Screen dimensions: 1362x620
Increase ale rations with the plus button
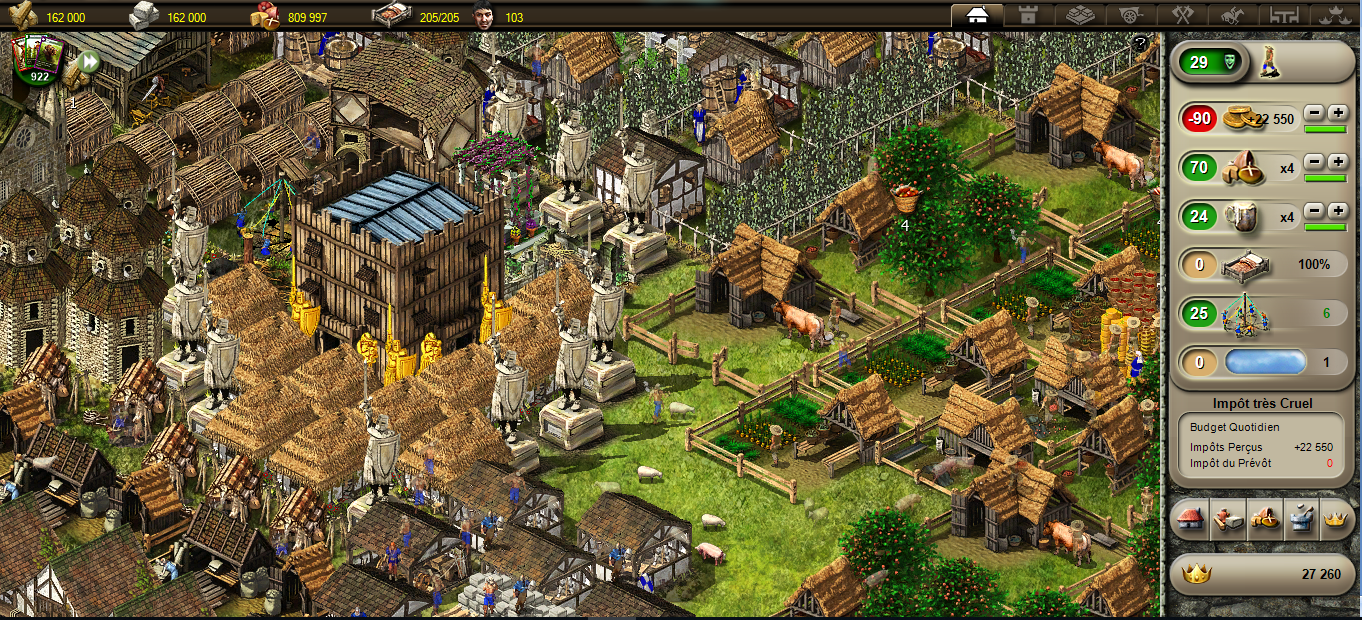click(x=1337, y=211)
